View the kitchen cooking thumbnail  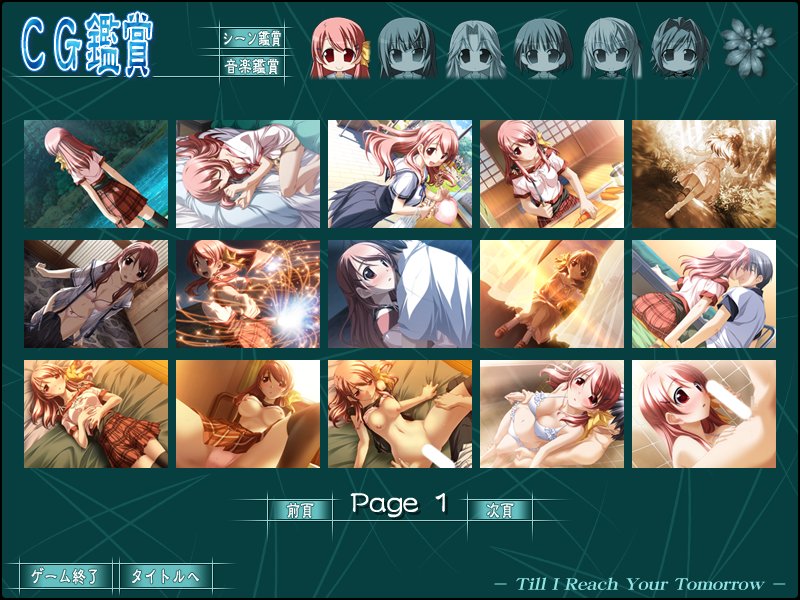[x=552, y=174]
